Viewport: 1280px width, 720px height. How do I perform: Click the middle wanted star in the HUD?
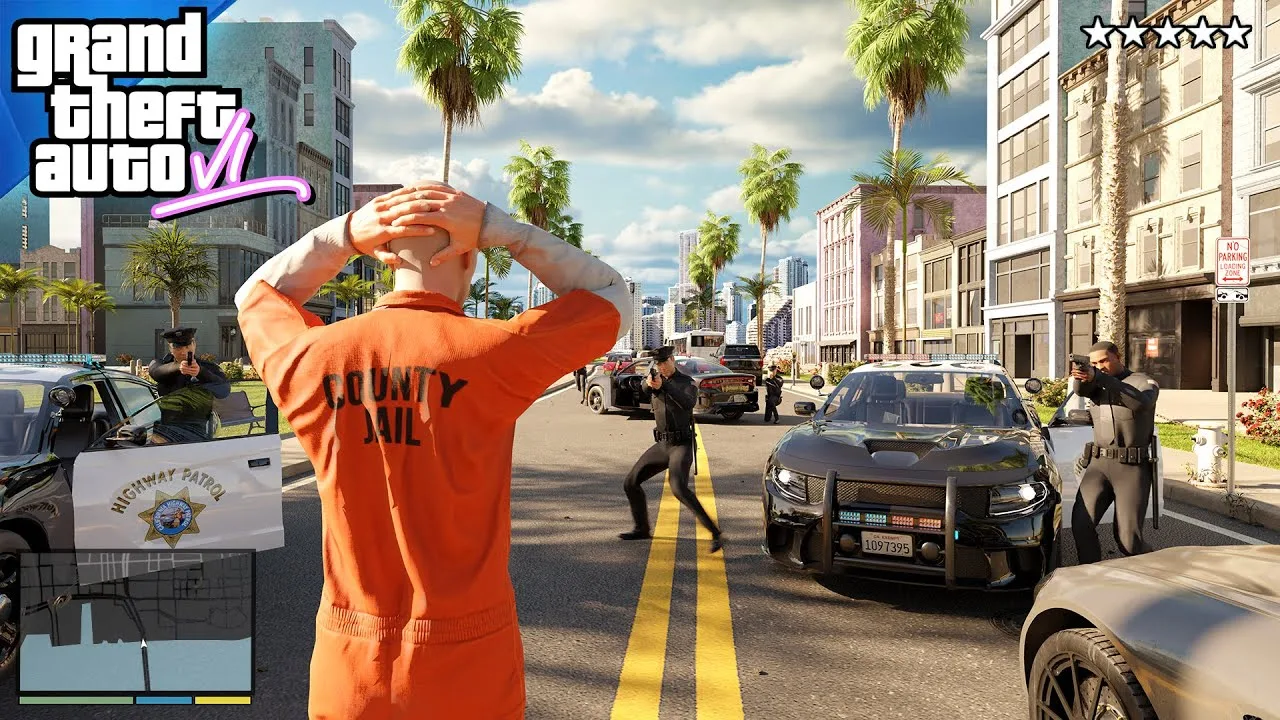(x=1167, y=31)
